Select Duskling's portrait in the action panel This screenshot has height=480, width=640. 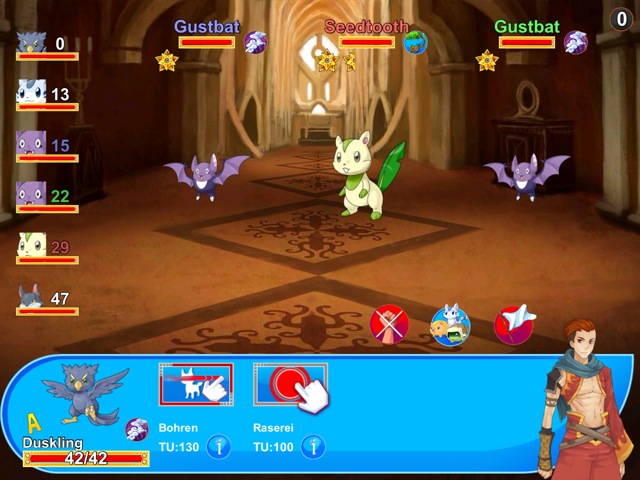[86, 395]
